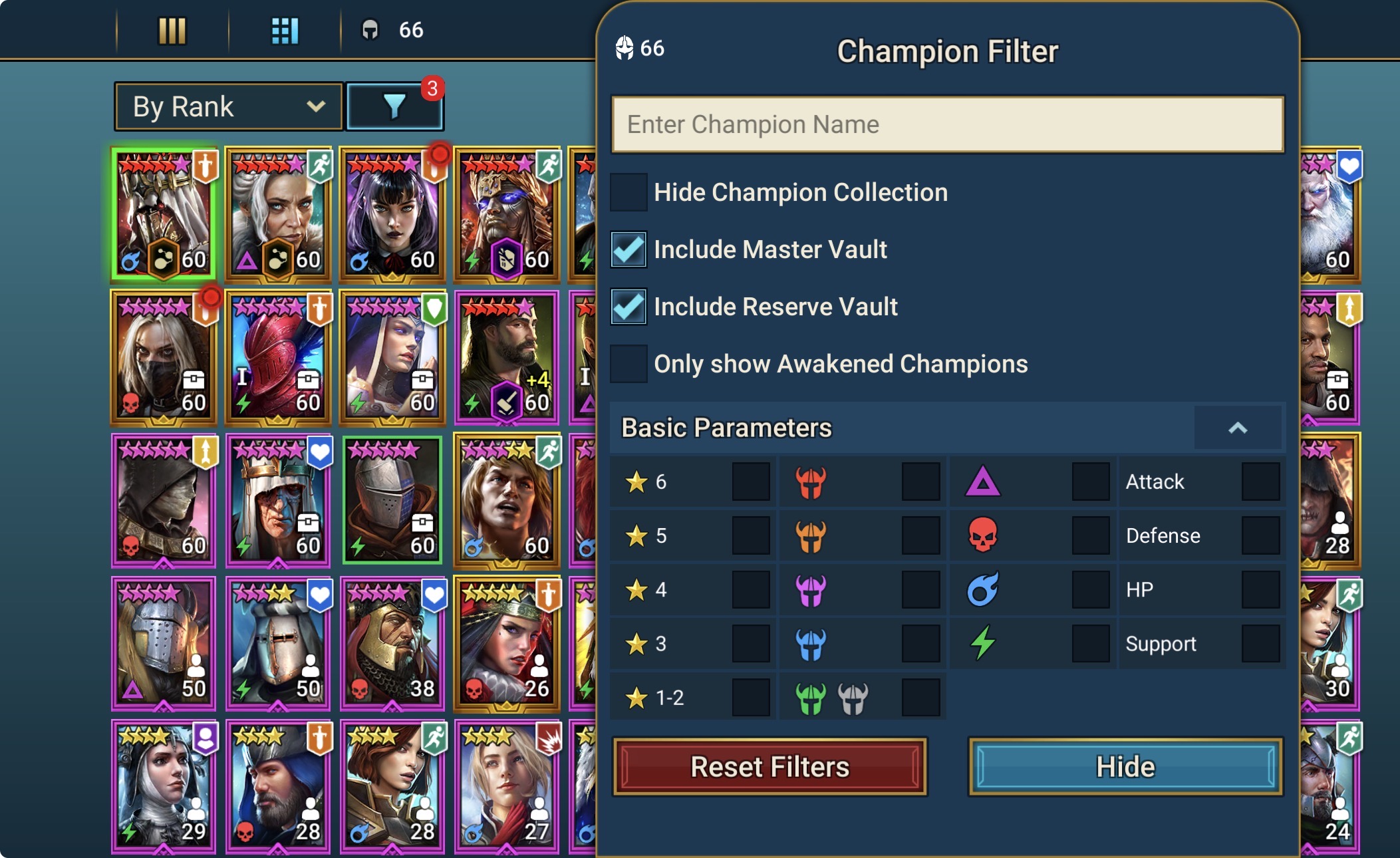Uncheck Include Reserve Vault
The width and height of the screenshot is (1400, 858).
click(x=629, y=307)
